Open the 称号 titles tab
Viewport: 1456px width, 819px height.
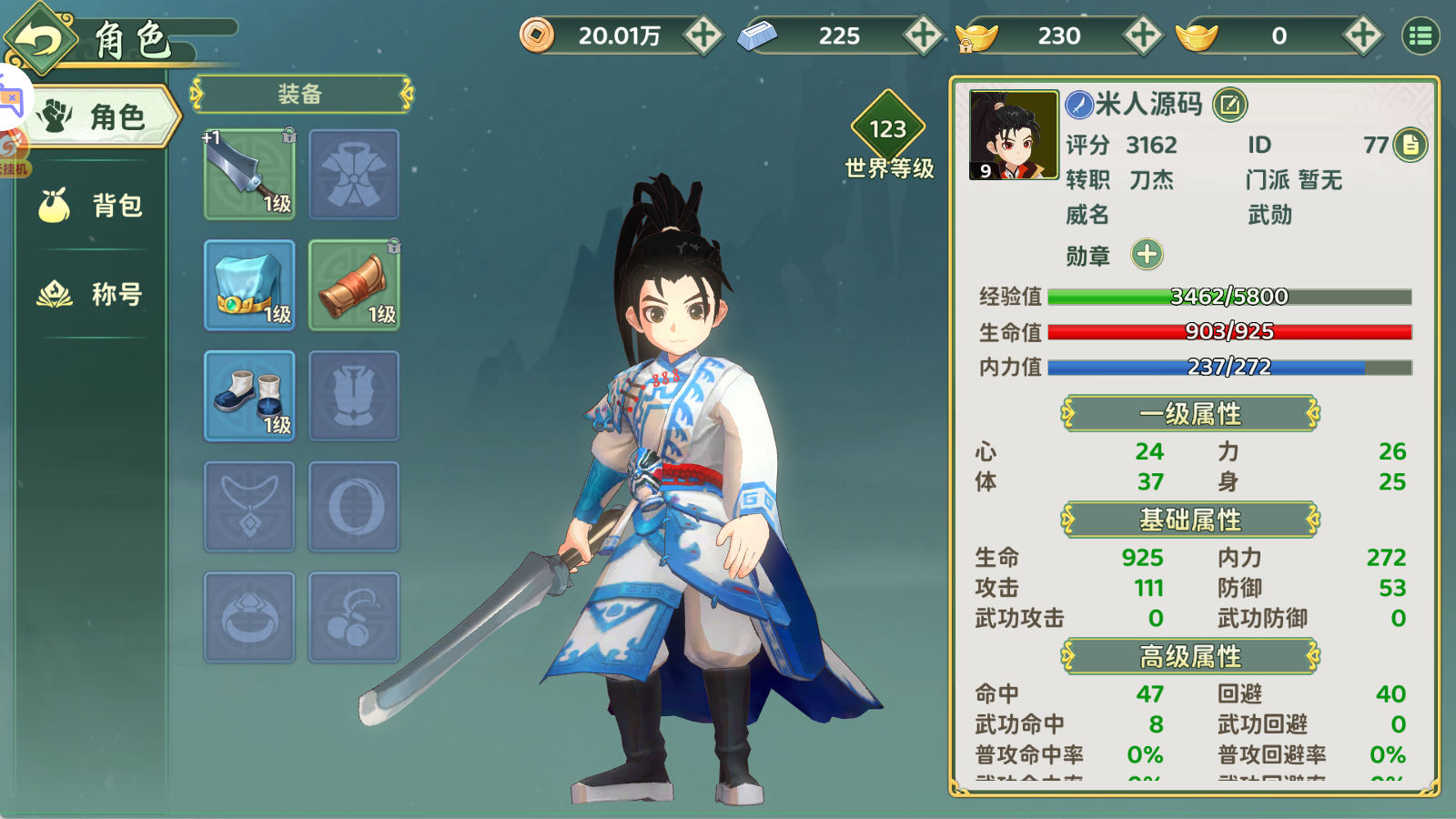pyautogui.click(x=91, y=294)
